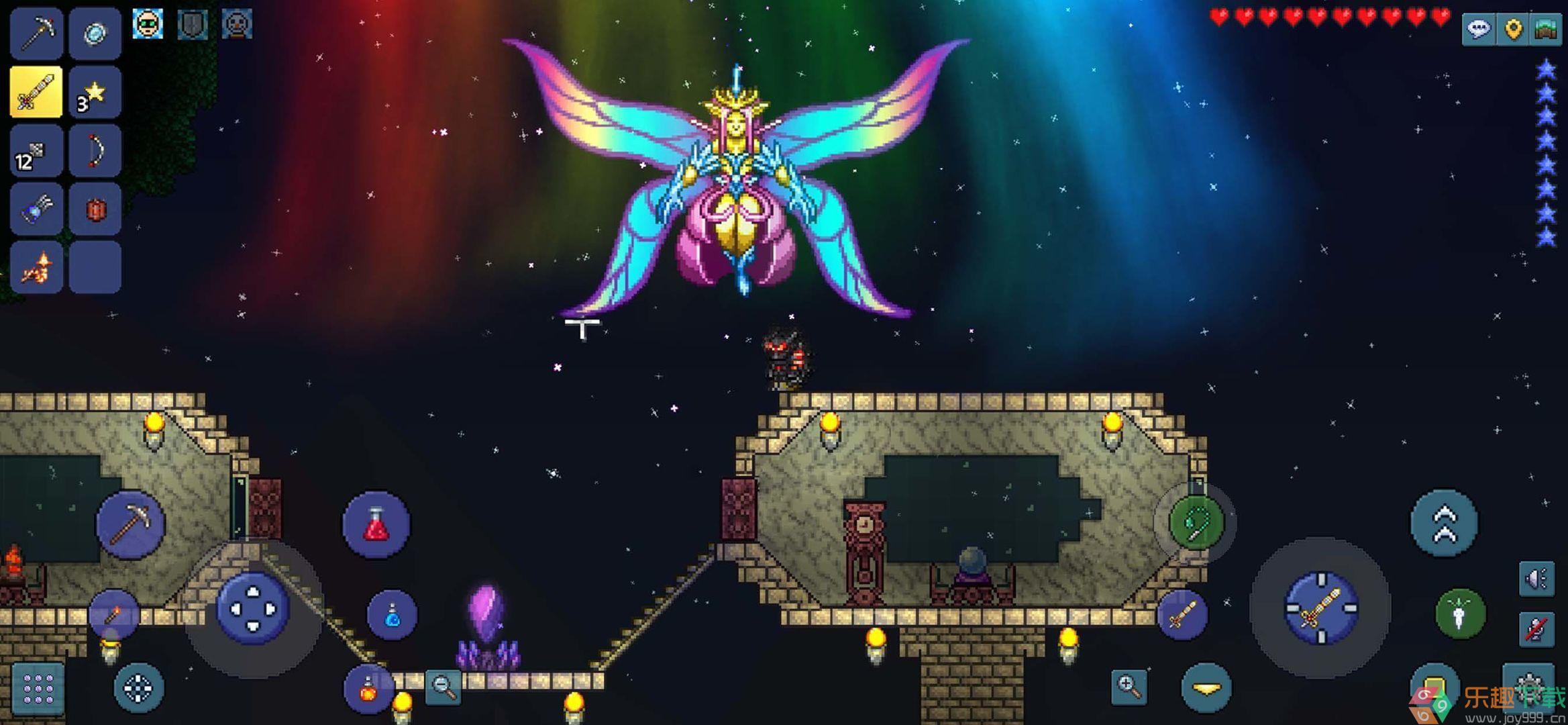The width and height of the screenshot is (1568, 725).
Task: Select the red dynamite hotbar slot
Action: click(95, 209)
